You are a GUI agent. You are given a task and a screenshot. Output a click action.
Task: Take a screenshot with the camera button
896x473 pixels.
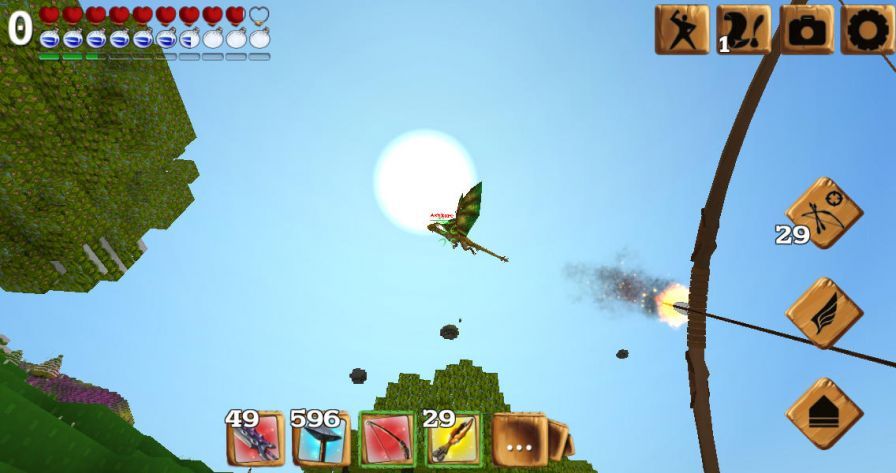point(806,29)
